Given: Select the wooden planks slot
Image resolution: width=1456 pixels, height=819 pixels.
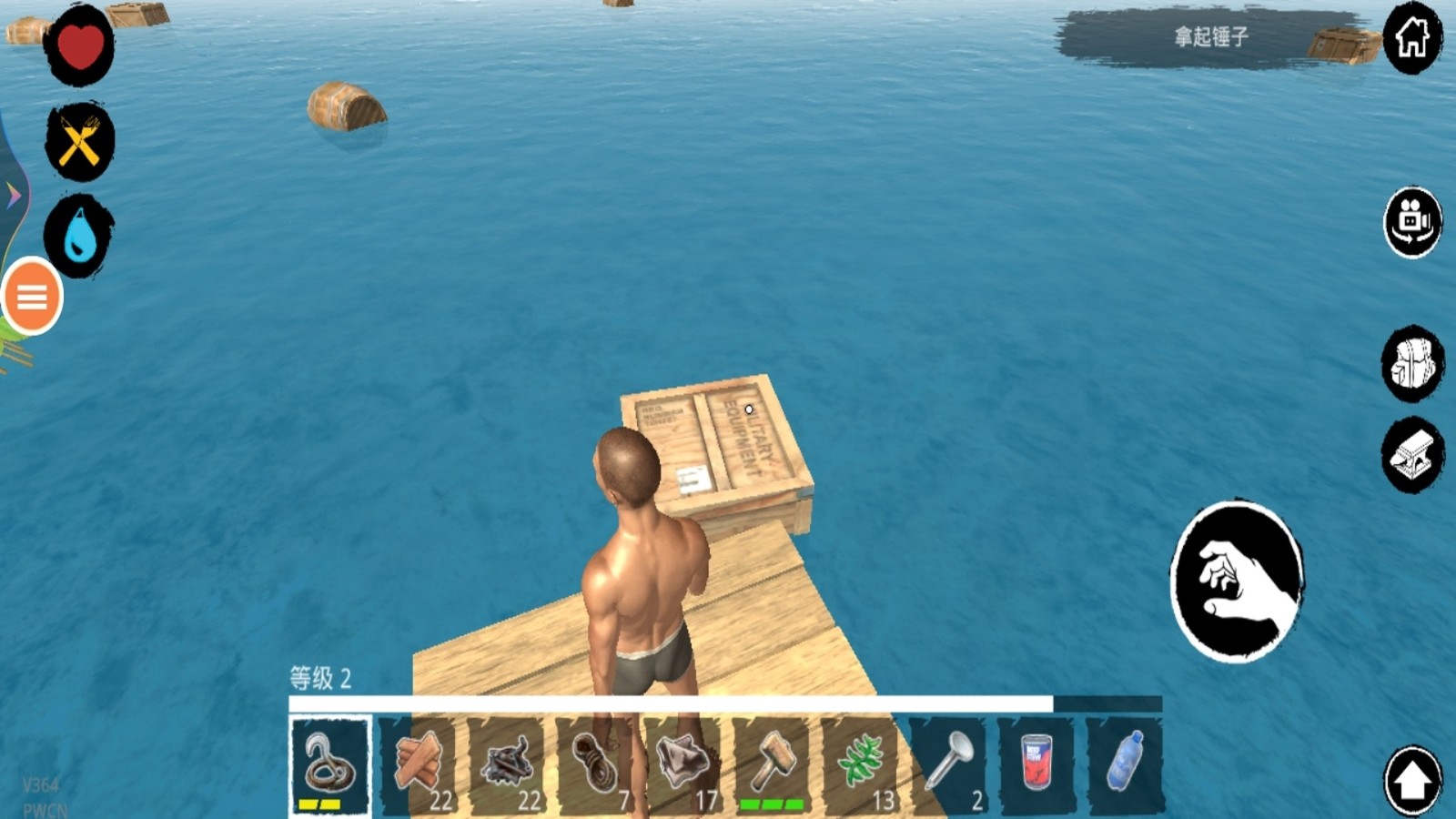Looking at the screenshot, I should (419, 765).
